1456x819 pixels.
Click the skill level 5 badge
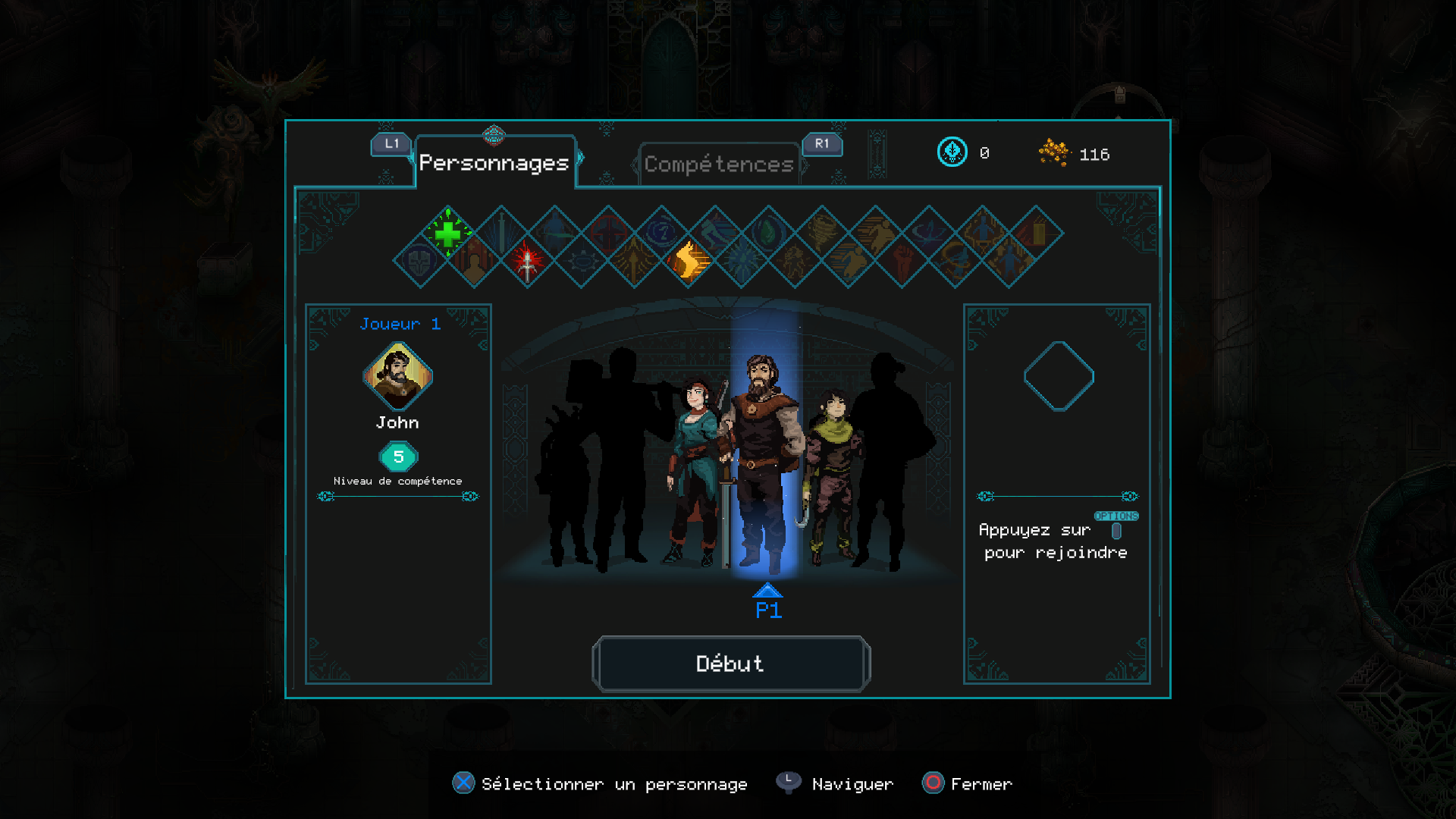[x=398, y=457]
